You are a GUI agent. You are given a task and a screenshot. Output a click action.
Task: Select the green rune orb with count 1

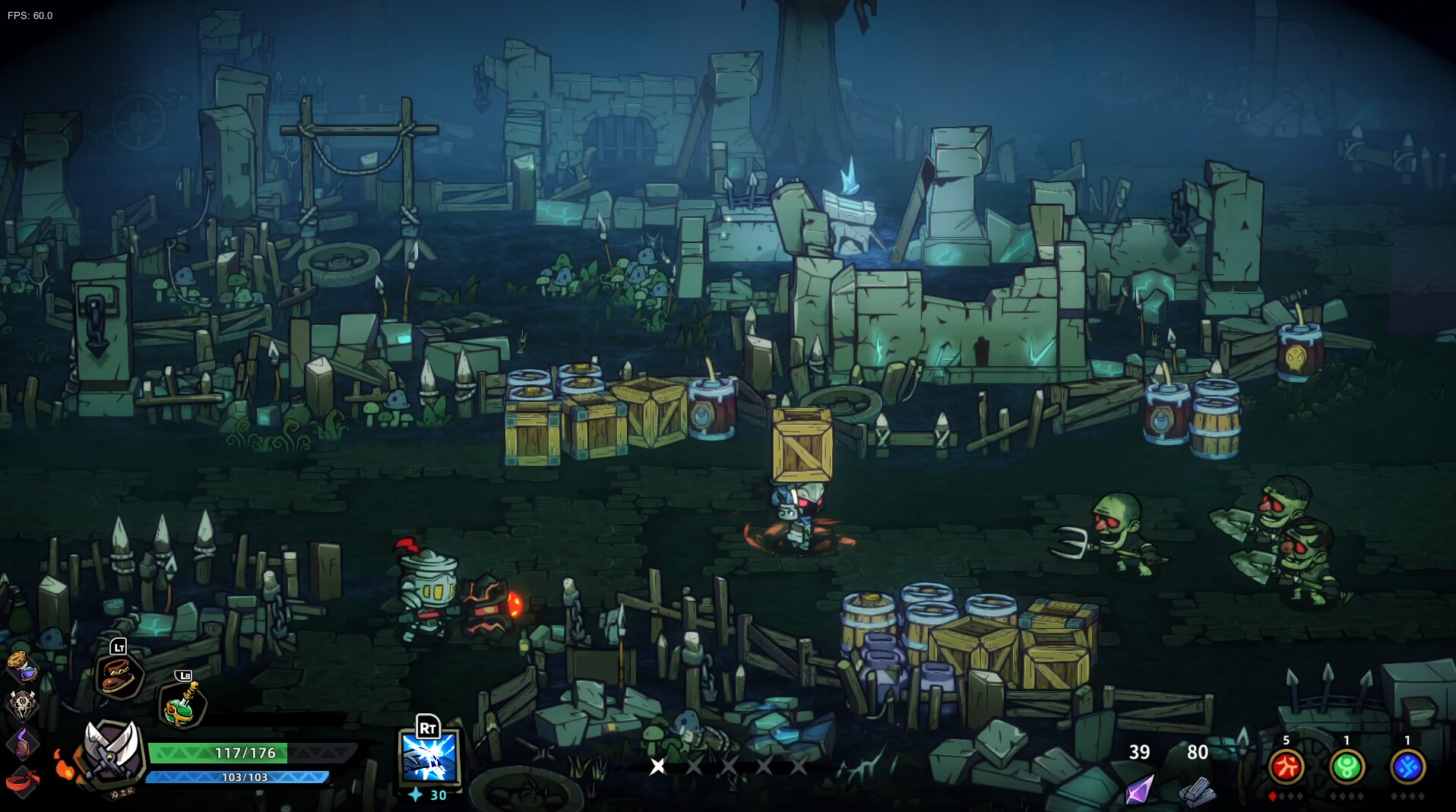click(x=1347, y=766)
